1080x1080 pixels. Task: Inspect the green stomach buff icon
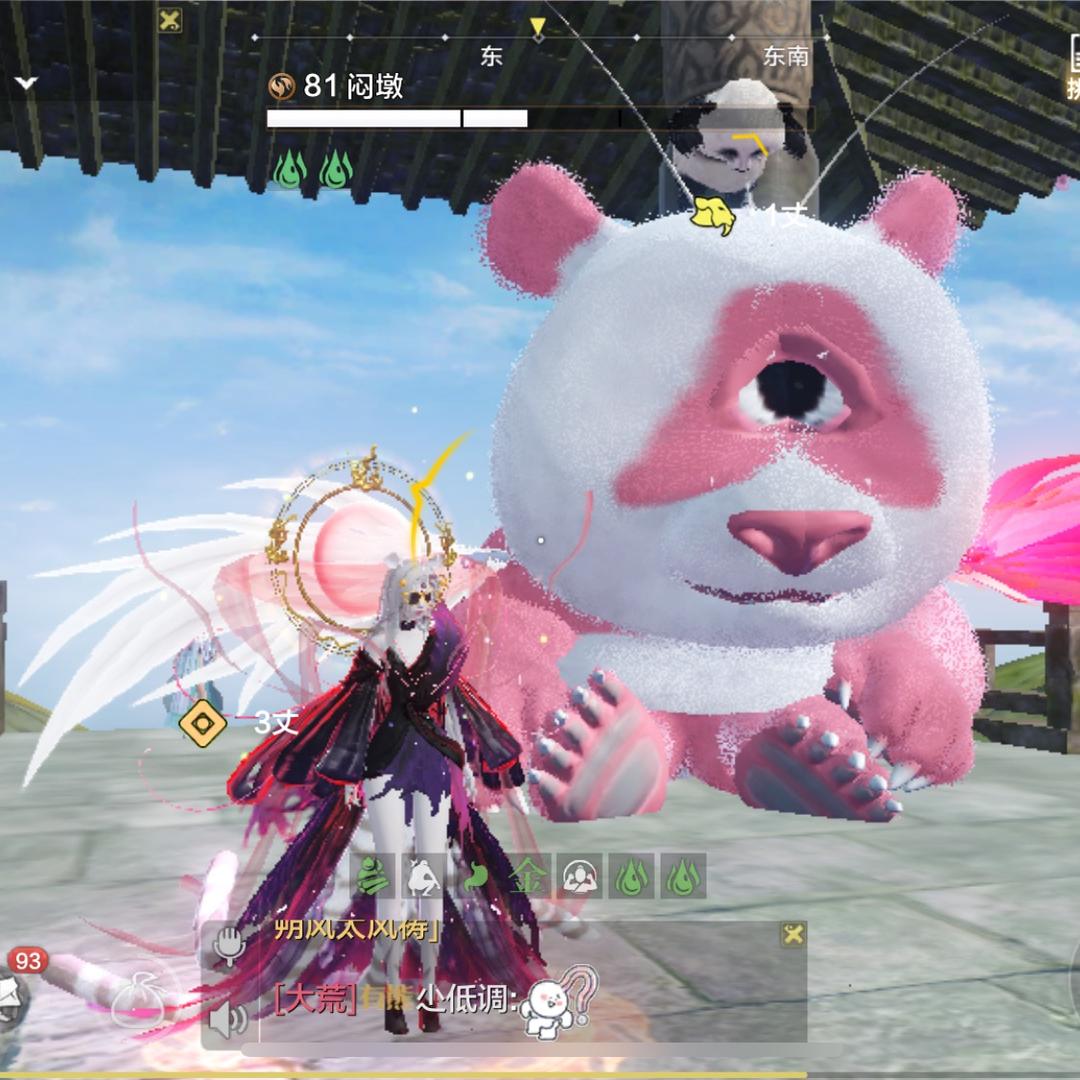point(473,877)
